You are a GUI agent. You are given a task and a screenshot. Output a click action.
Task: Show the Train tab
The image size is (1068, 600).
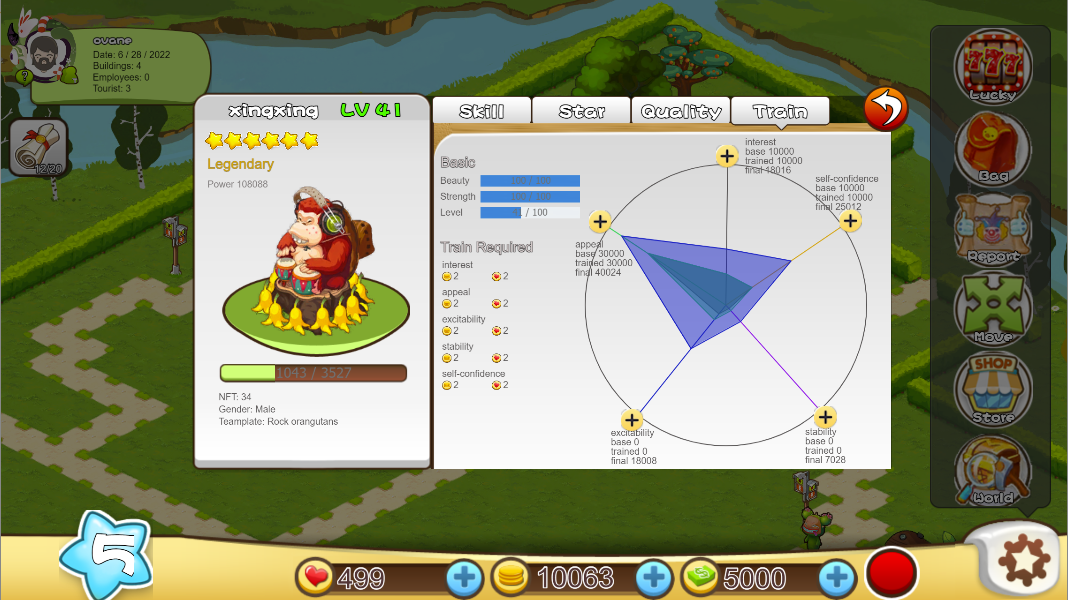click(x=780, y=111)
